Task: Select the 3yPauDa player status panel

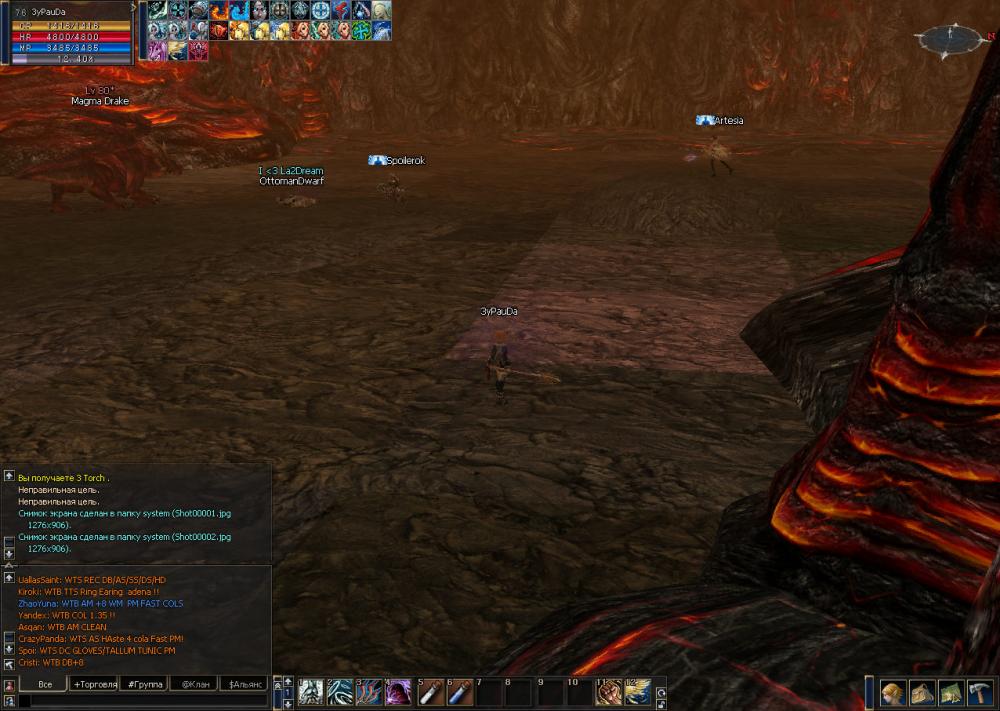Action: pos(68,34)
